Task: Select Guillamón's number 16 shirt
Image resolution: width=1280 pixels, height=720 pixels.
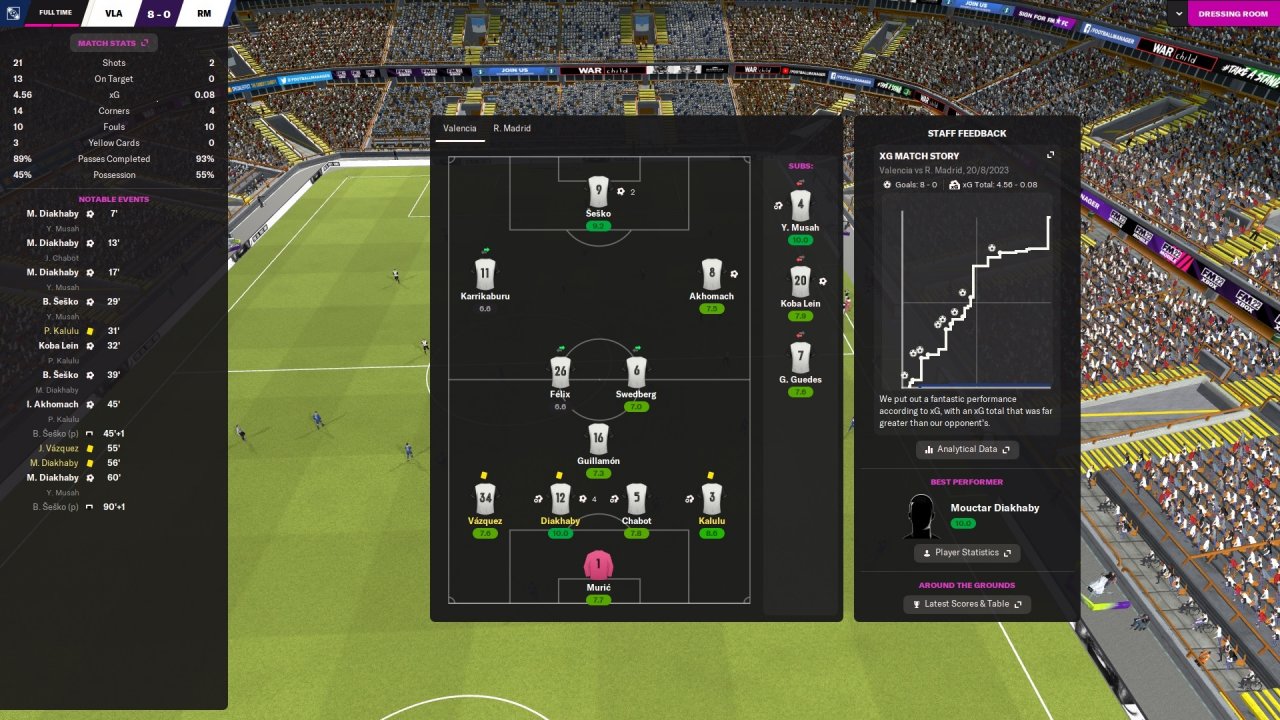Action: point(598,439)
